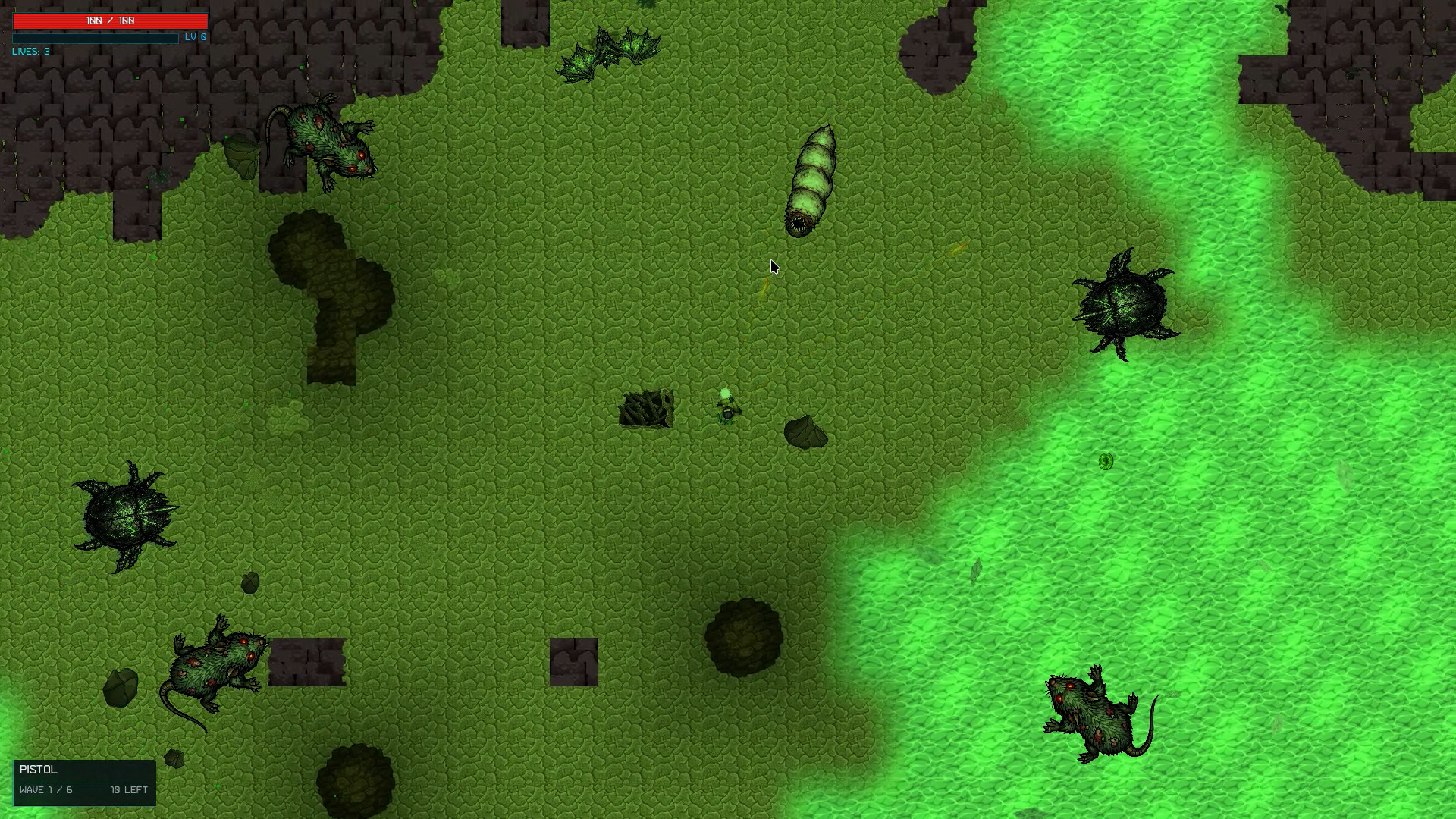Click the broken wooden crate at map center
This screenshot has width=1456, height=819.
point(646,409)
